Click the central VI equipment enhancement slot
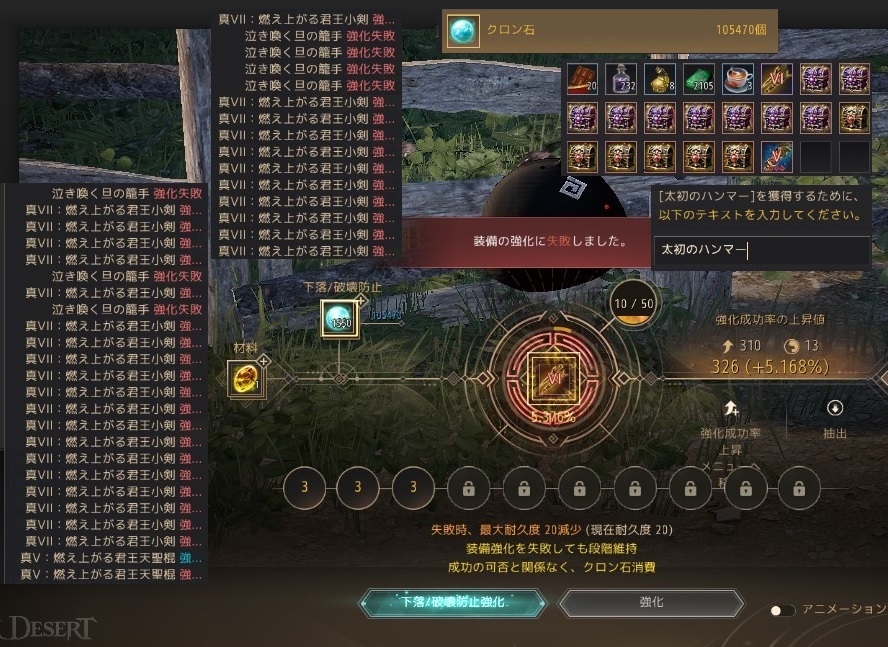This screenshot has height=647, width=888. (x=546, y=378)
